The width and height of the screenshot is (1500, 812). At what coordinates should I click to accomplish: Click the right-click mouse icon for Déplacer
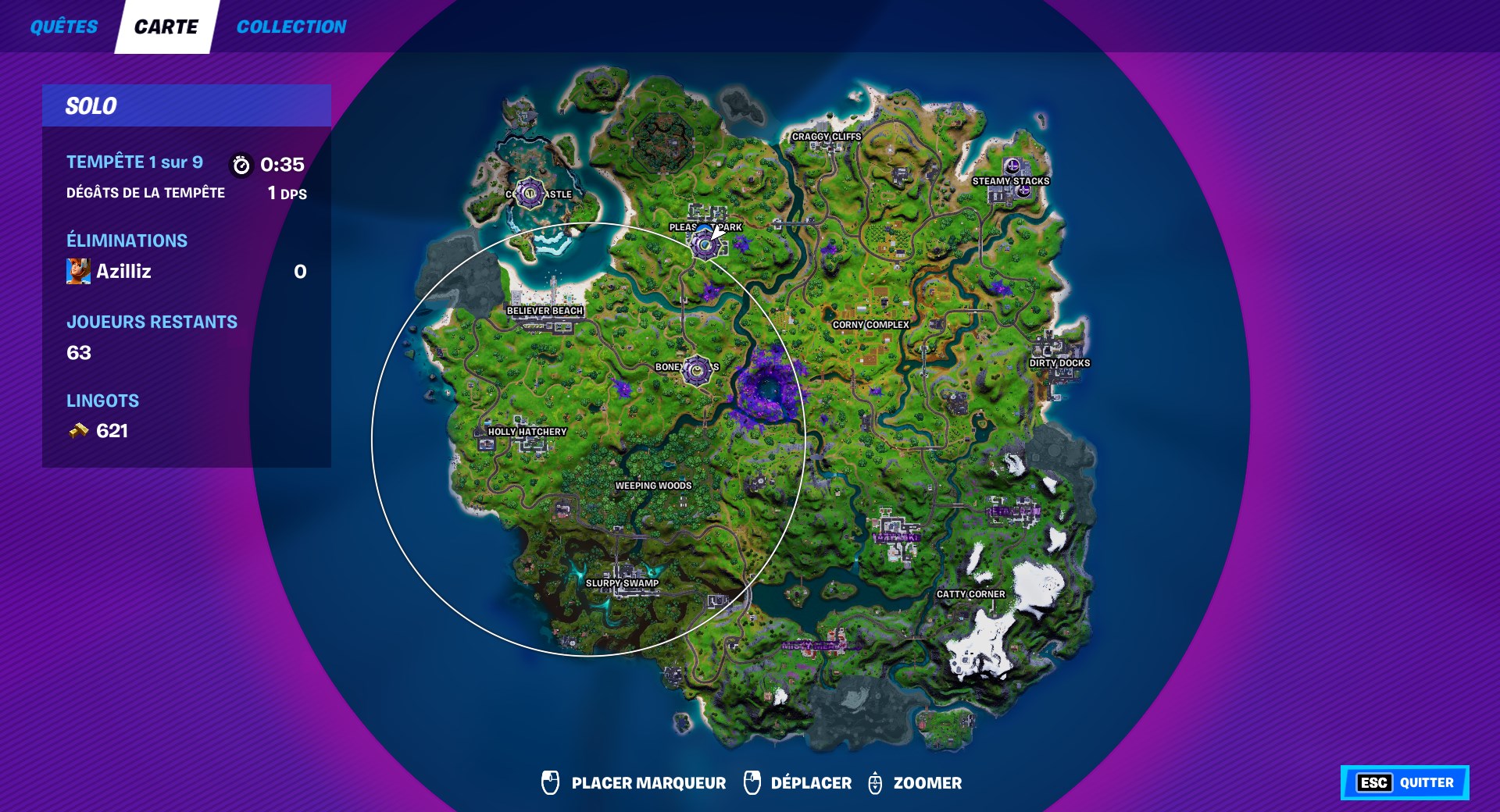[x=753, y=782]
